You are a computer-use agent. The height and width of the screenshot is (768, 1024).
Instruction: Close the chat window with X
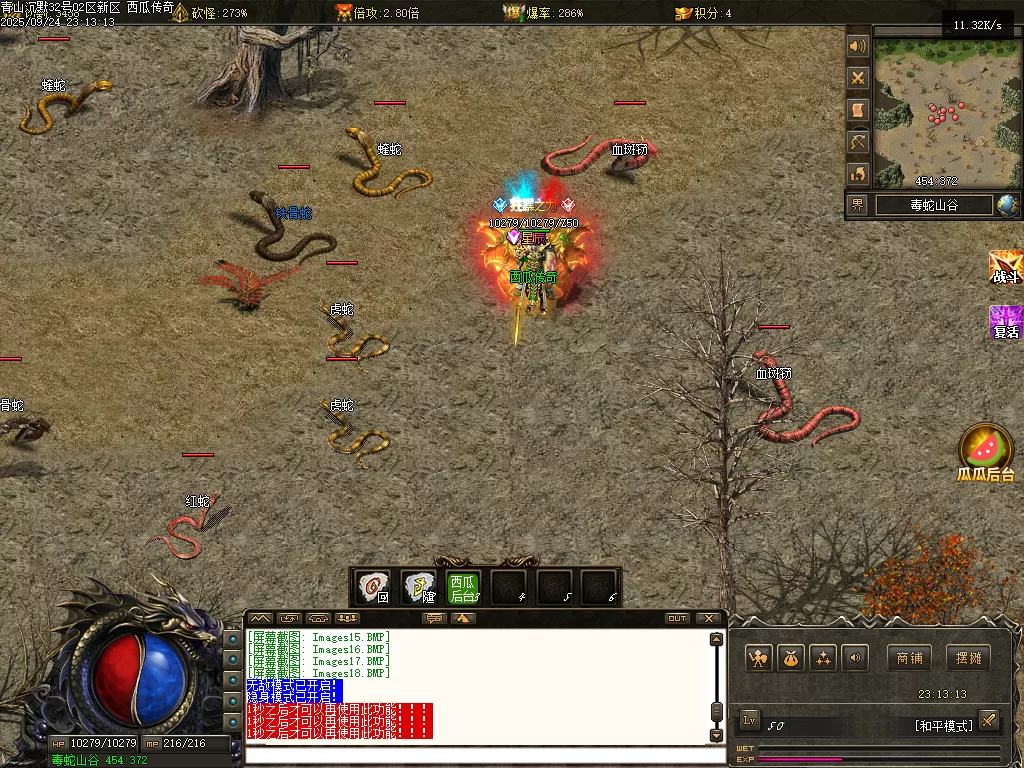pos(709,618)
